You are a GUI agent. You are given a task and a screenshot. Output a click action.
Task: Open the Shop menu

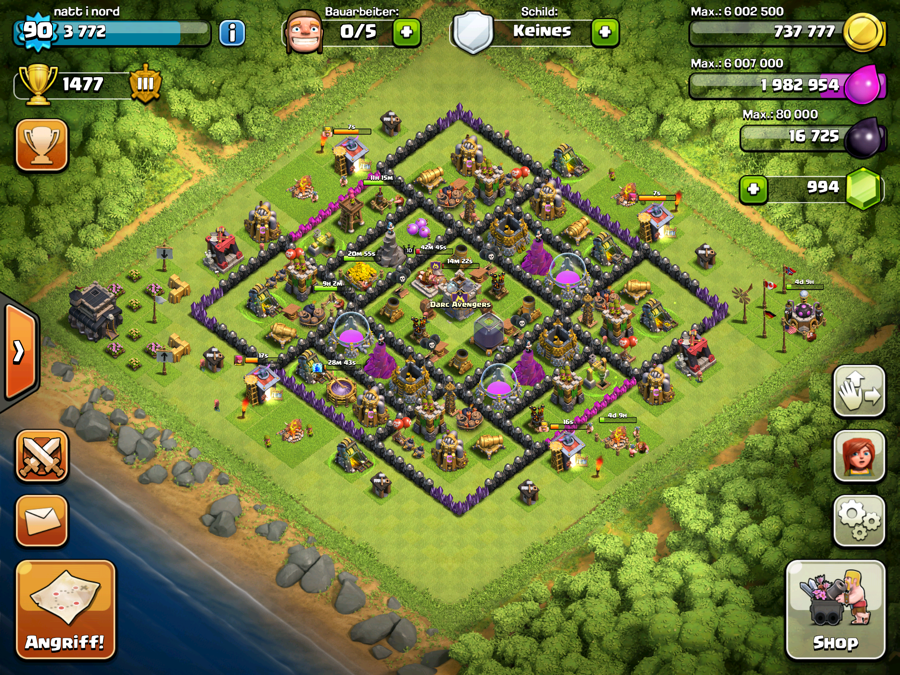click(835, 609)
